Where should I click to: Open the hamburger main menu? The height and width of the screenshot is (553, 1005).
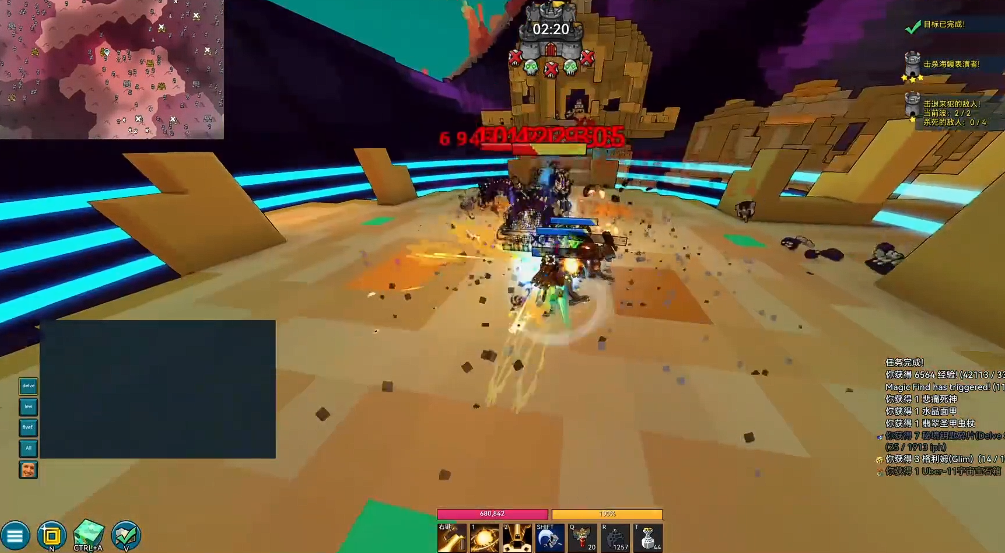[14, 535]
